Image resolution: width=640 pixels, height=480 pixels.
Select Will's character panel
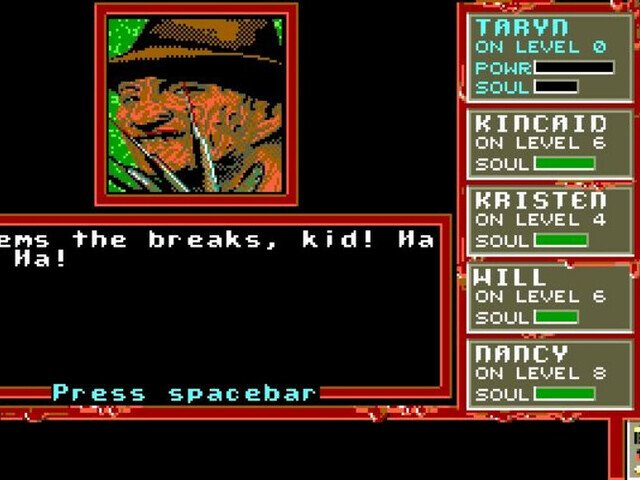coord(548,297)
